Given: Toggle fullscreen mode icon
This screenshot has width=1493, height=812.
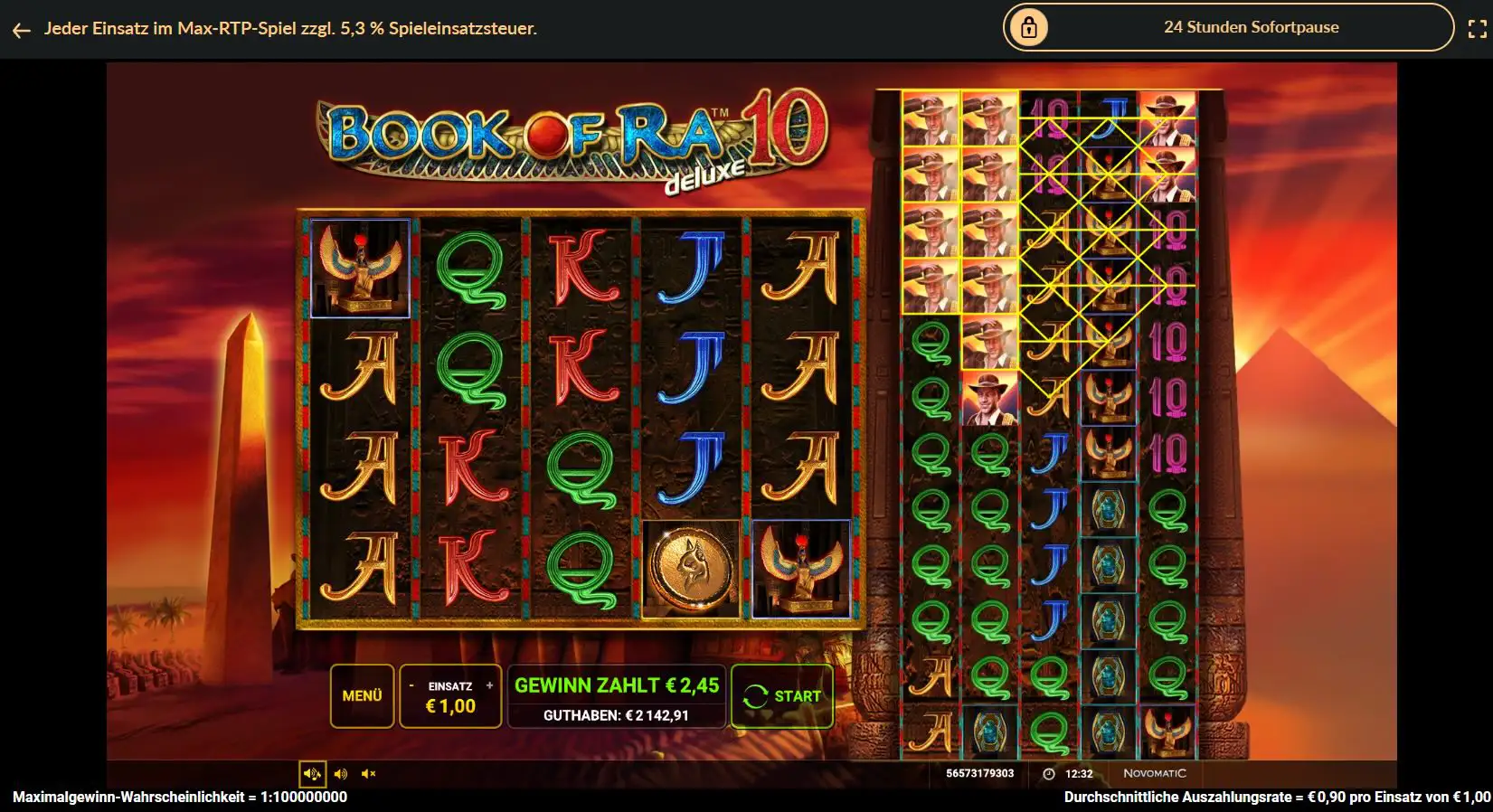Looking at the screenshot, I should pos(1477,29).
